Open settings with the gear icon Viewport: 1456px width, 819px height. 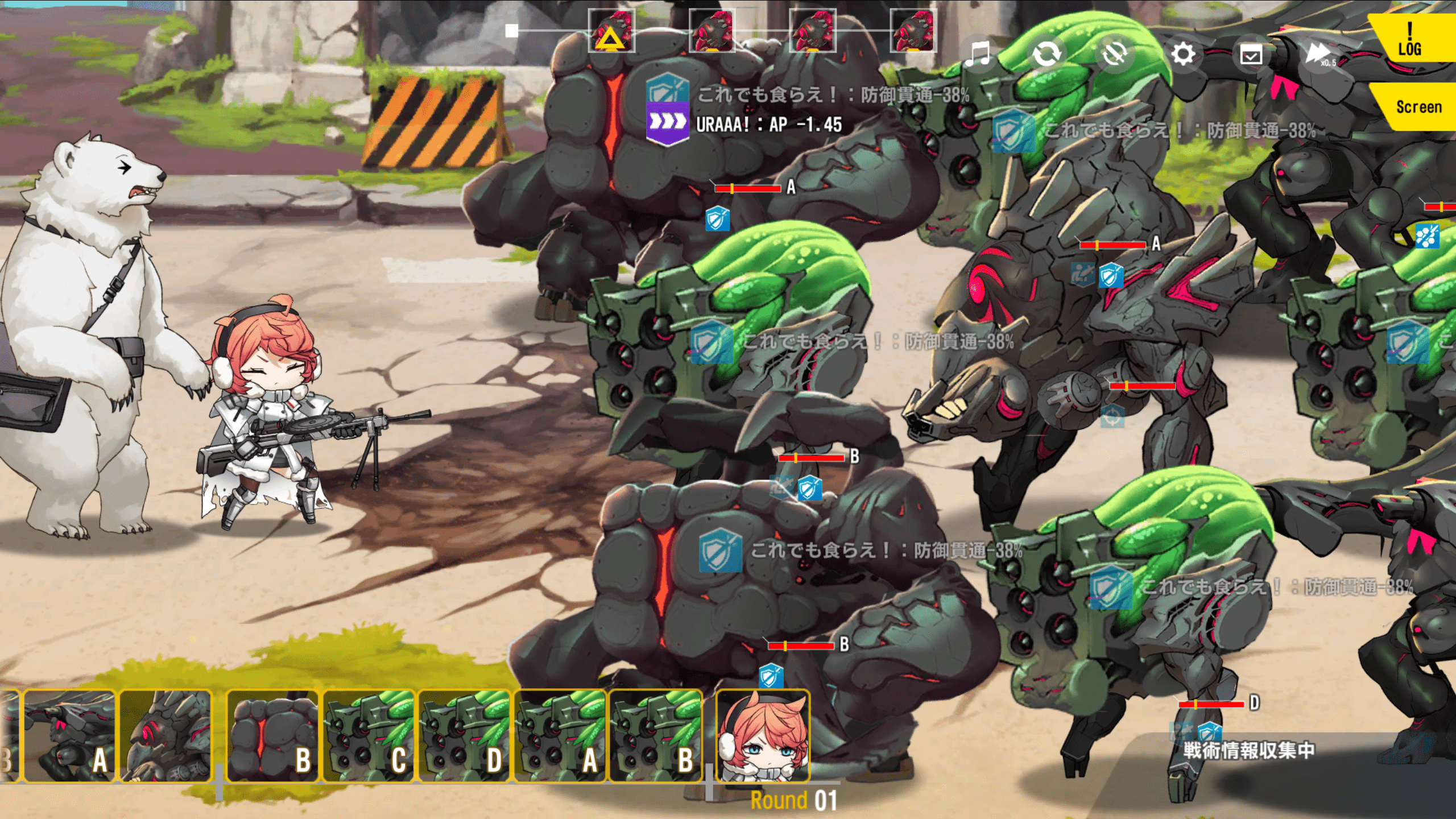coord(1183,55)
